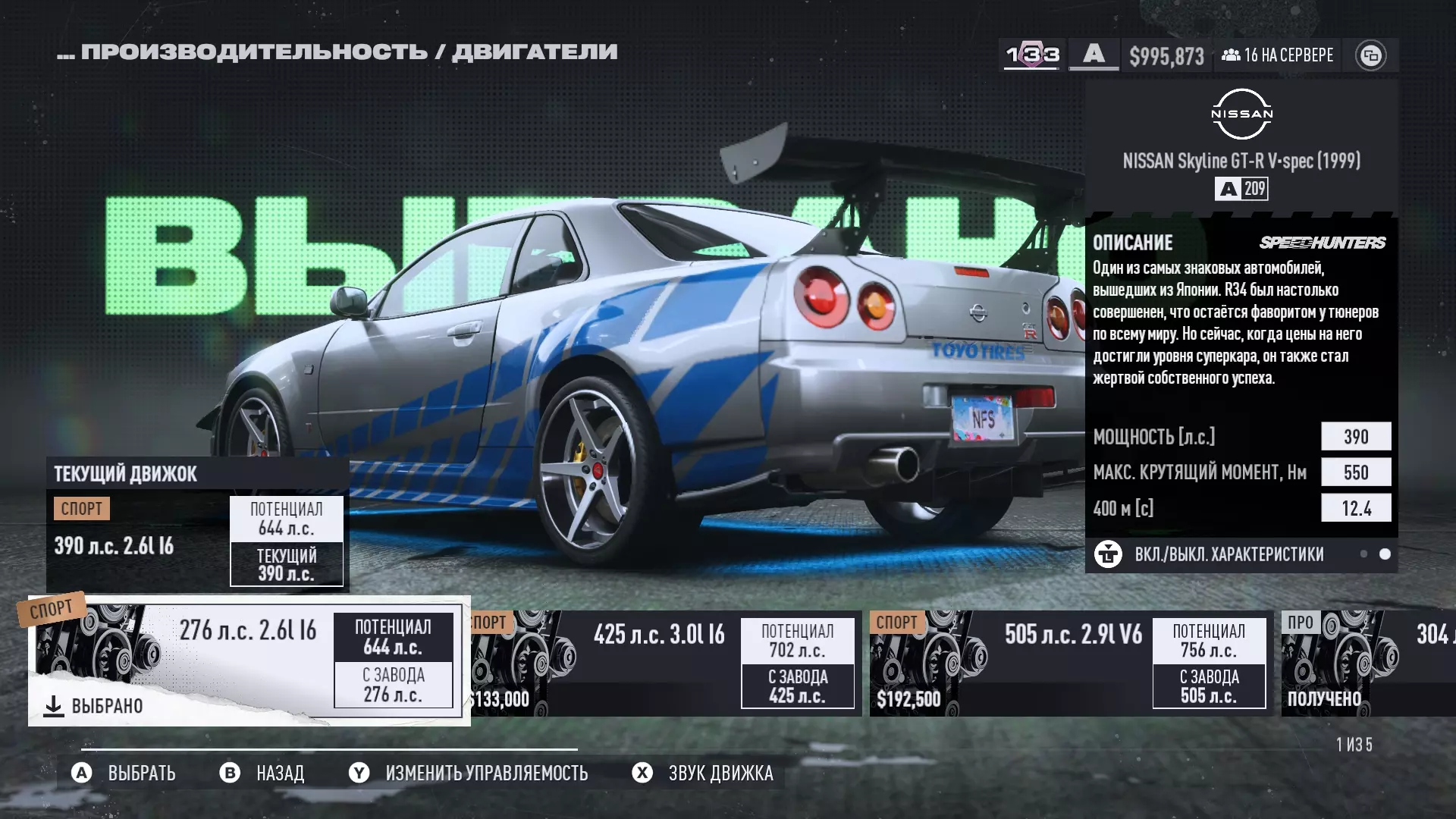
Task: Open the player level 133 badge
Action: [1032, 55]
